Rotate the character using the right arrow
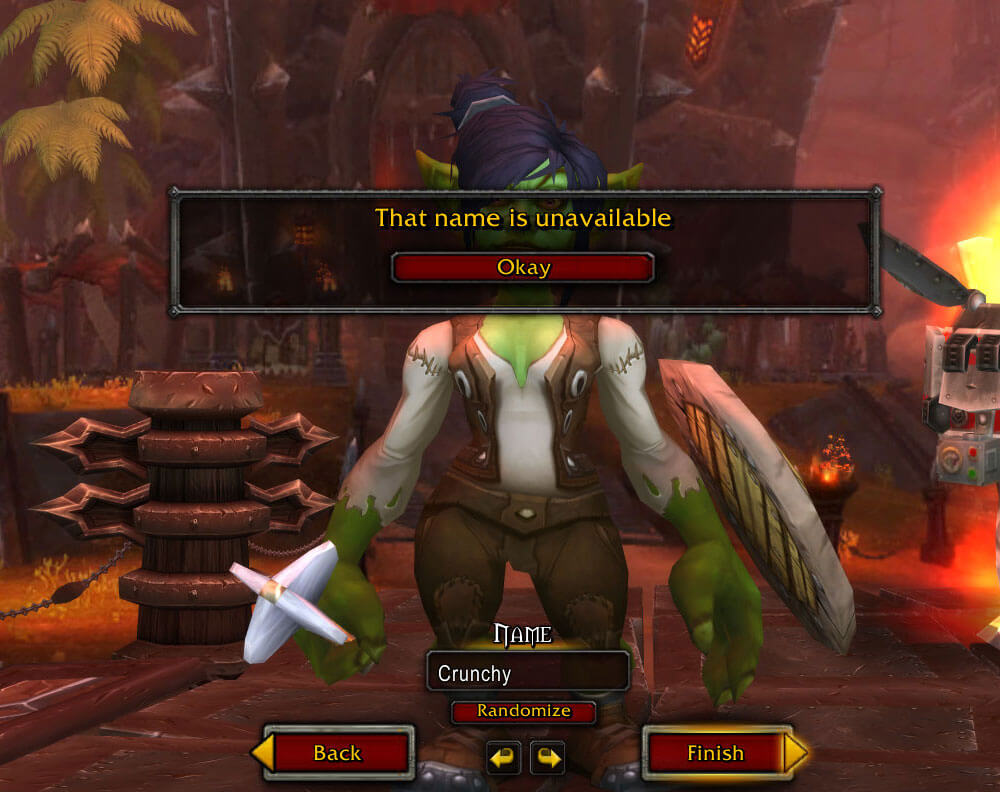This screenshot has width=1000, height=792. point(547,757)
